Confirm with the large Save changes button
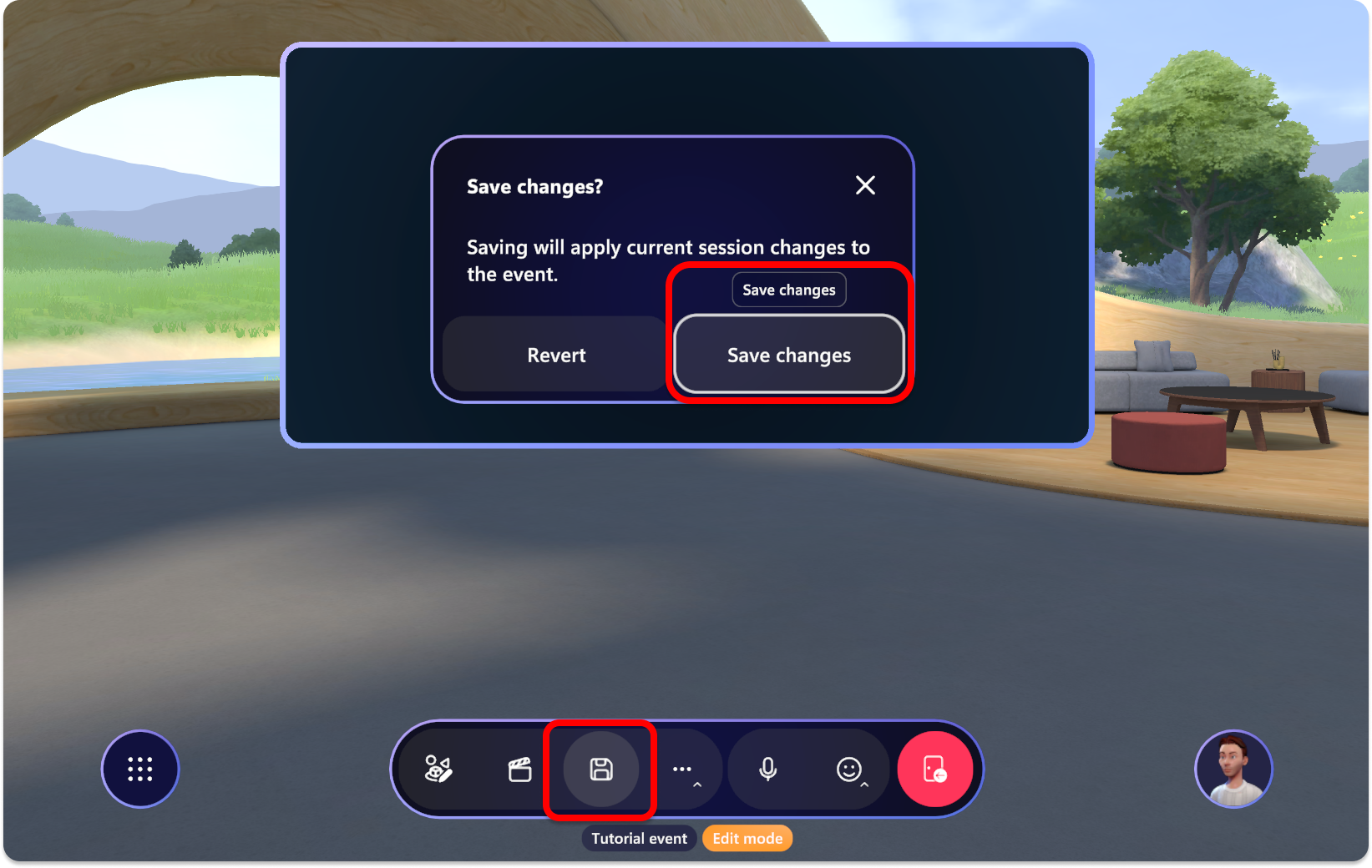Screen dimensions: 1372x868 788,355
